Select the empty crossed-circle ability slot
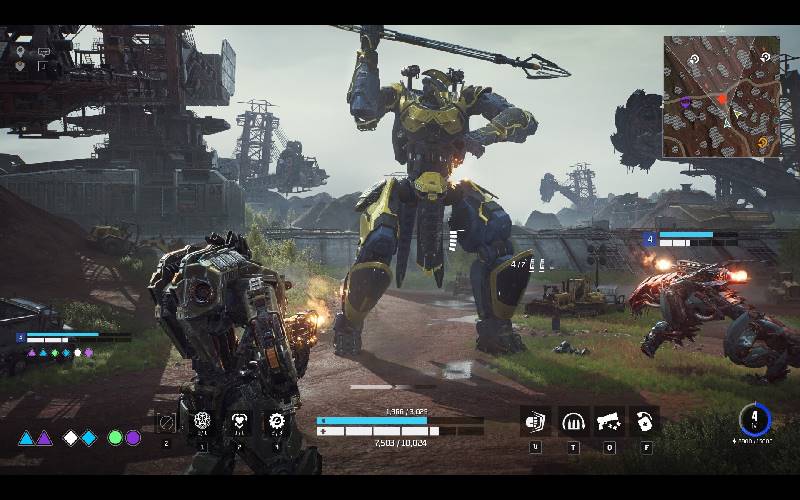The height and width of the screenshot is (500, 800). click(166, 423)
